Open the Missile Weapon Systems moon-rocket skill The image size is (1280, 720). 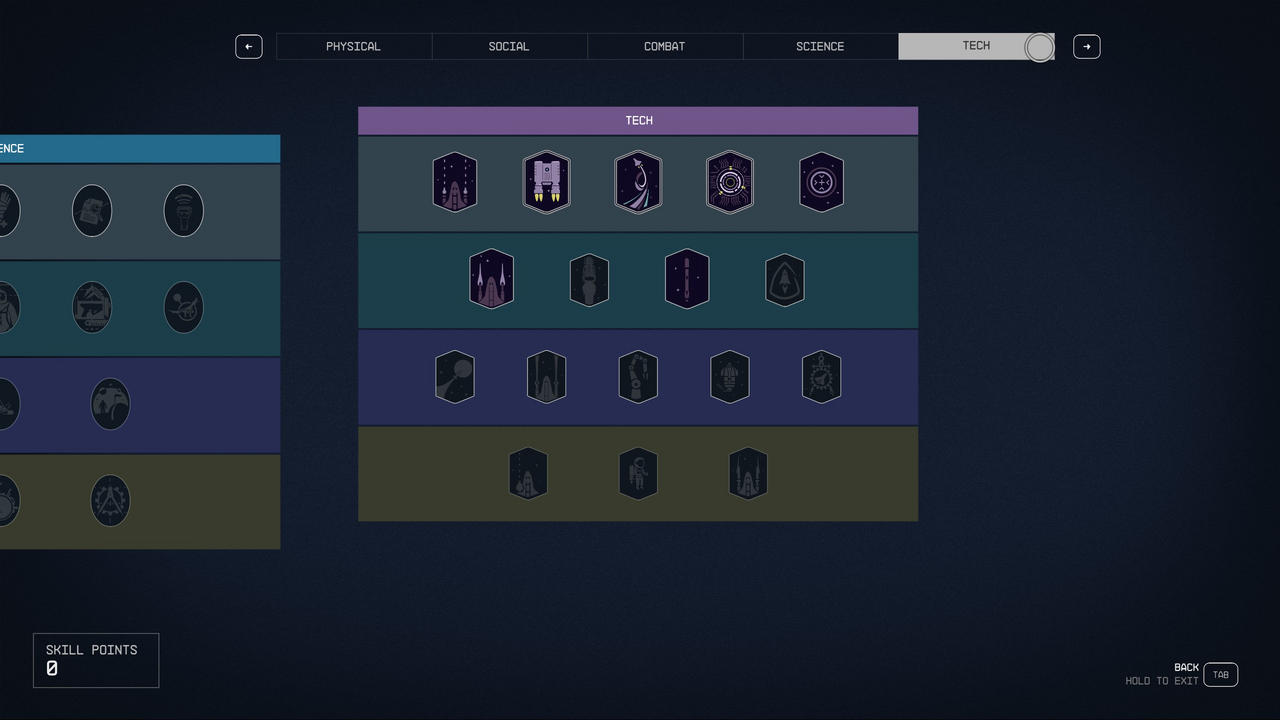coord(455,377)
